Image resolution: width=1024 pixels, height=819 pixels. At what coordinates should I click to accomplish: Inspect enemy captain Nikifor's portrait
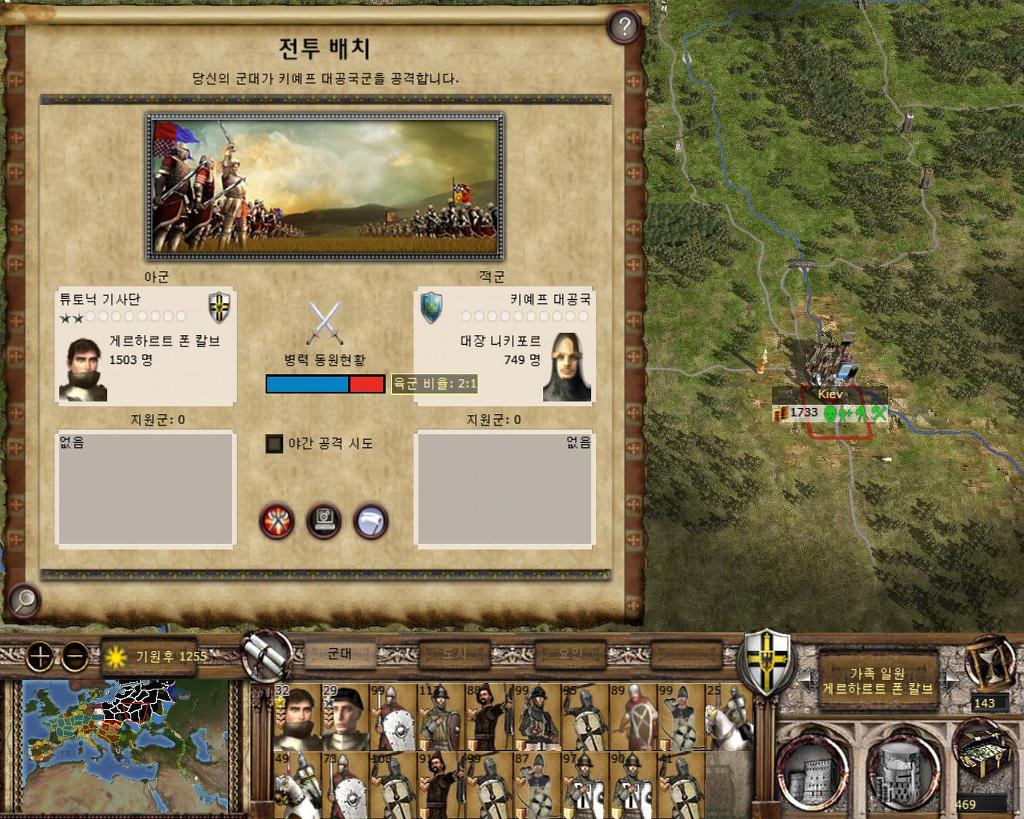[x=567, y=367]
